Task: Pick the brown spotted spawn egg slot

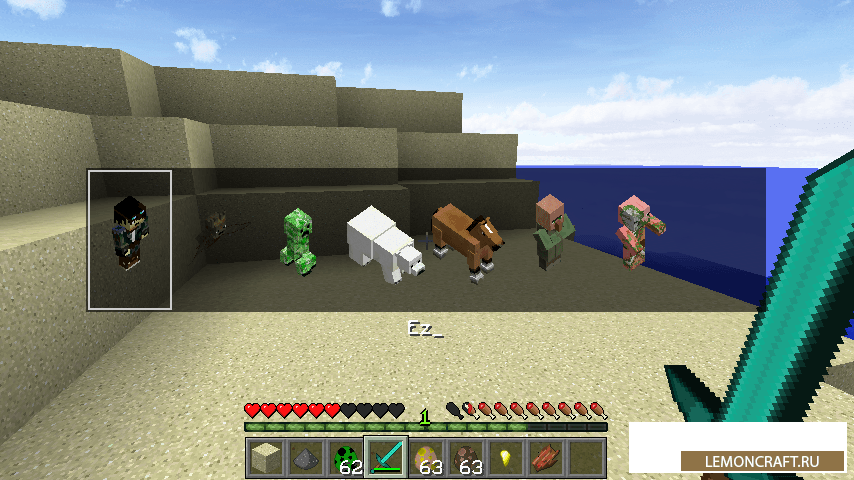Action: coord(465,458)
